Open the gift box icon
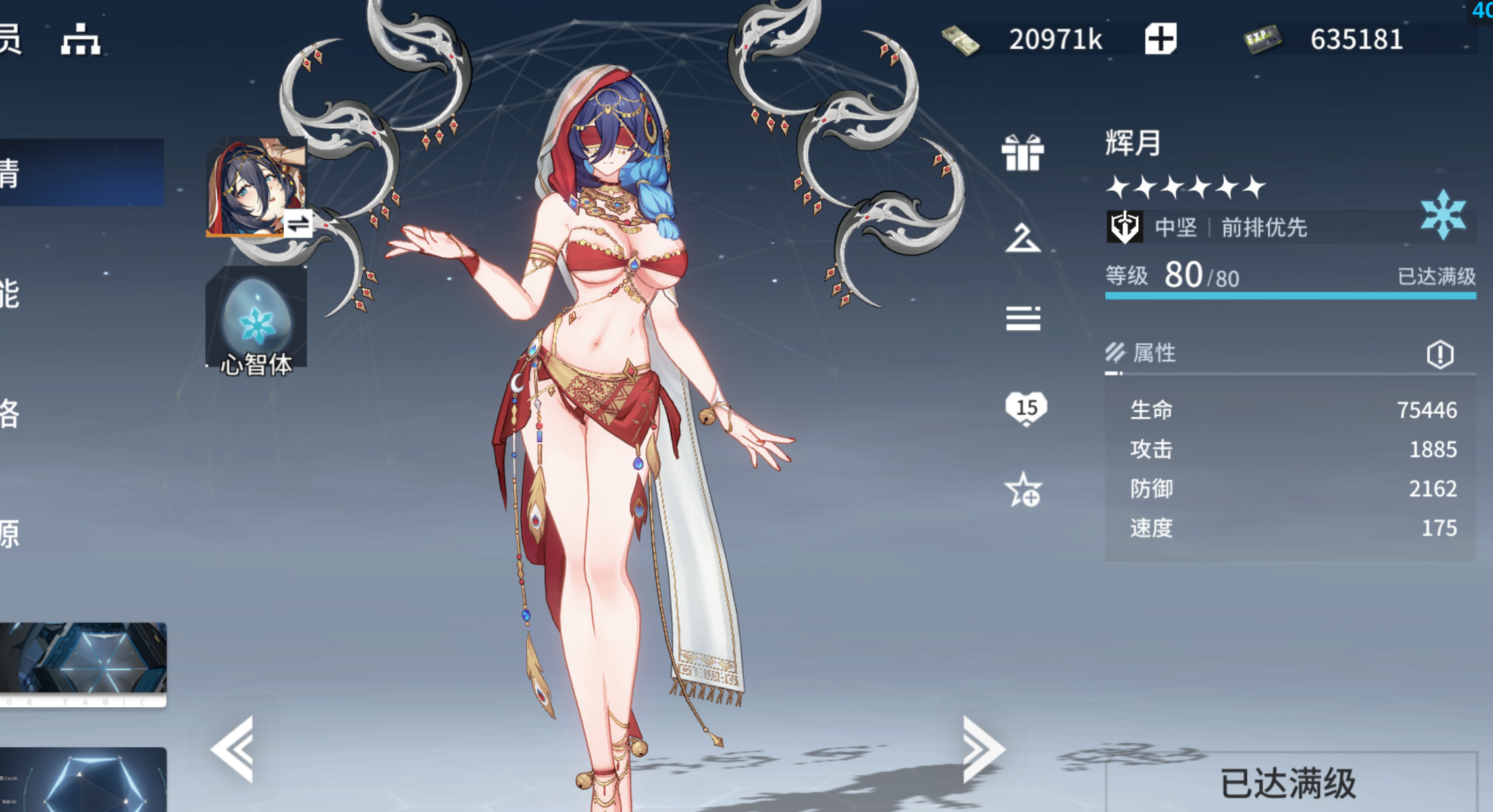The image size is (1493, 812). pyautogui.click(x=1022, y=153)
